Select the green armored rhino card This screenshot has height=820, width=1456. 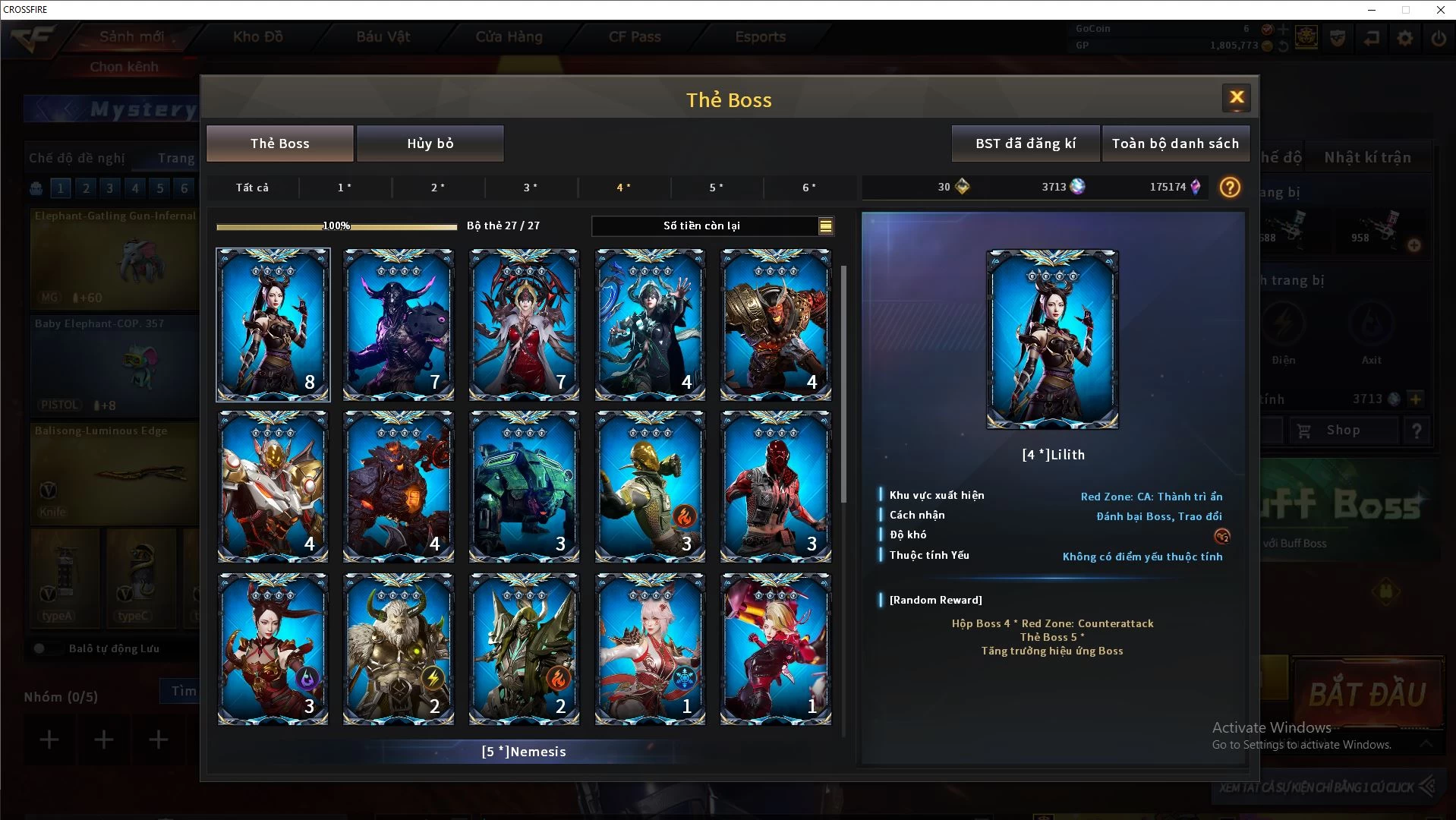point(524,487)
